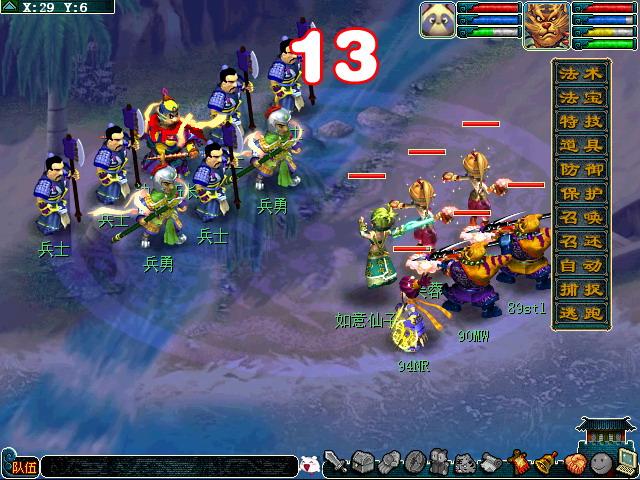Open the sword icon in bottom toolbar

pyautogui.click(x=338, y=465)
